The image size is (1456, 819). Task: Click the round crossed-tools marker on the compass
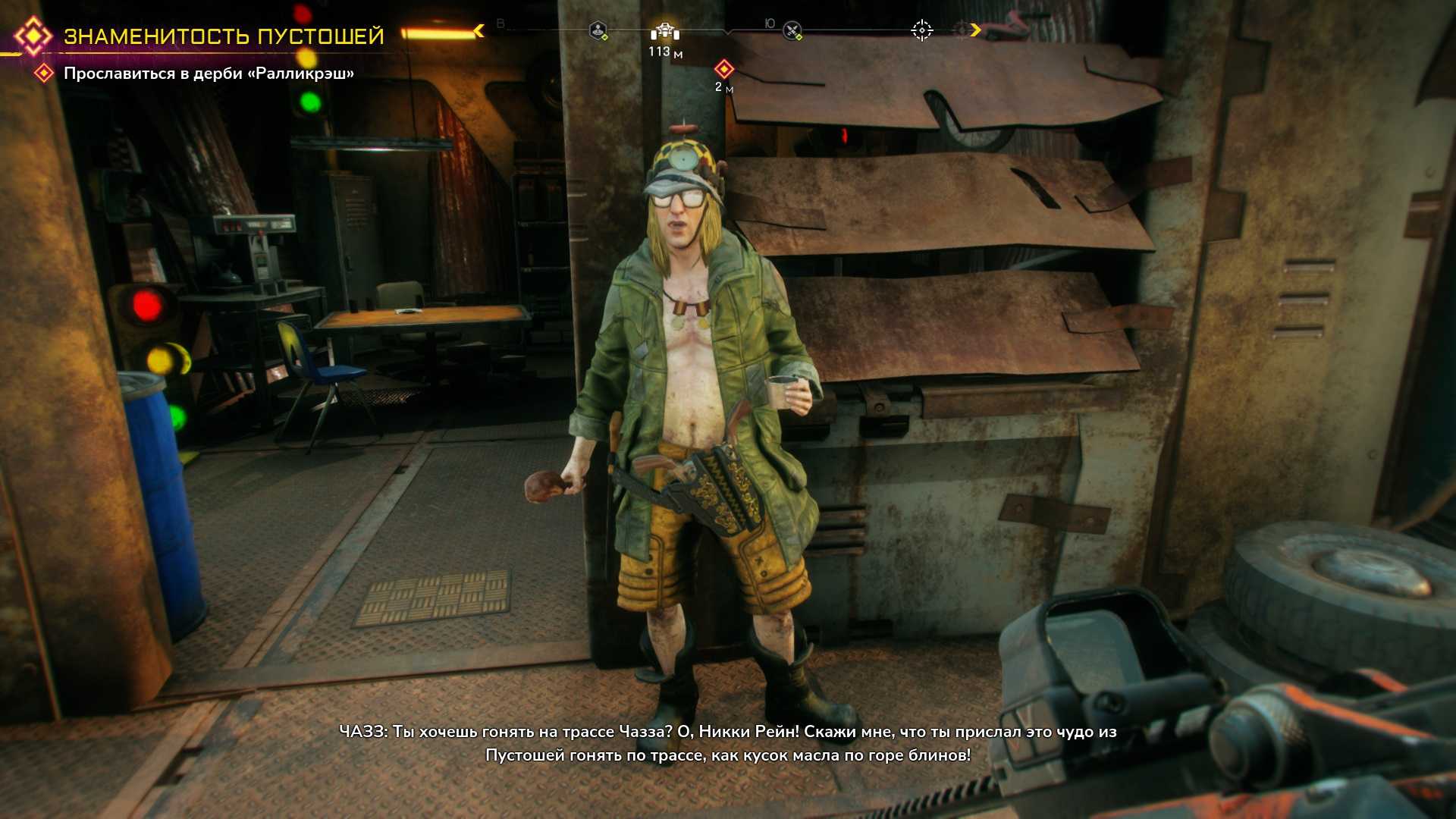792,31
